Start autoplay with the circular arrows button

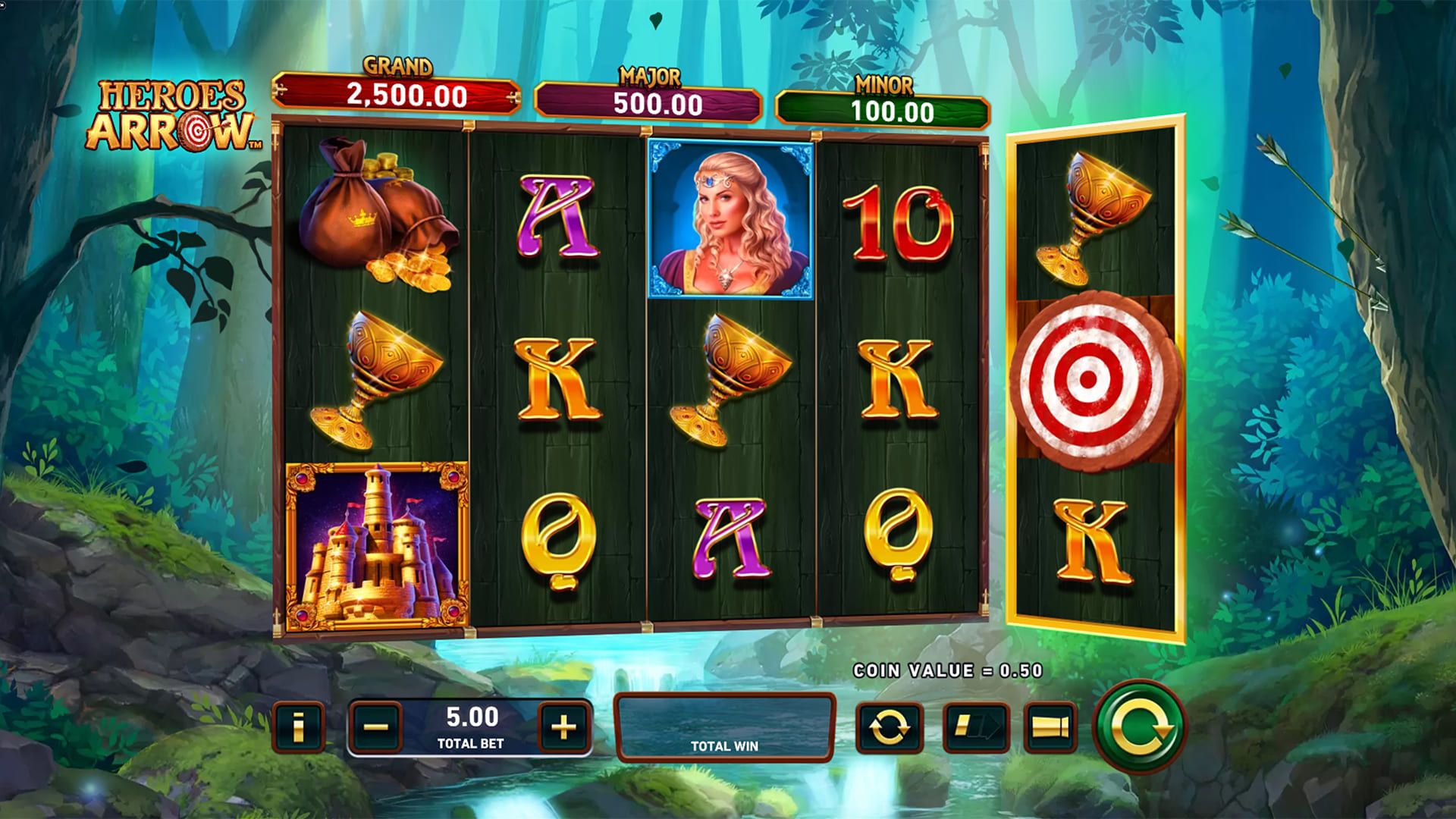tap(889, 728)
